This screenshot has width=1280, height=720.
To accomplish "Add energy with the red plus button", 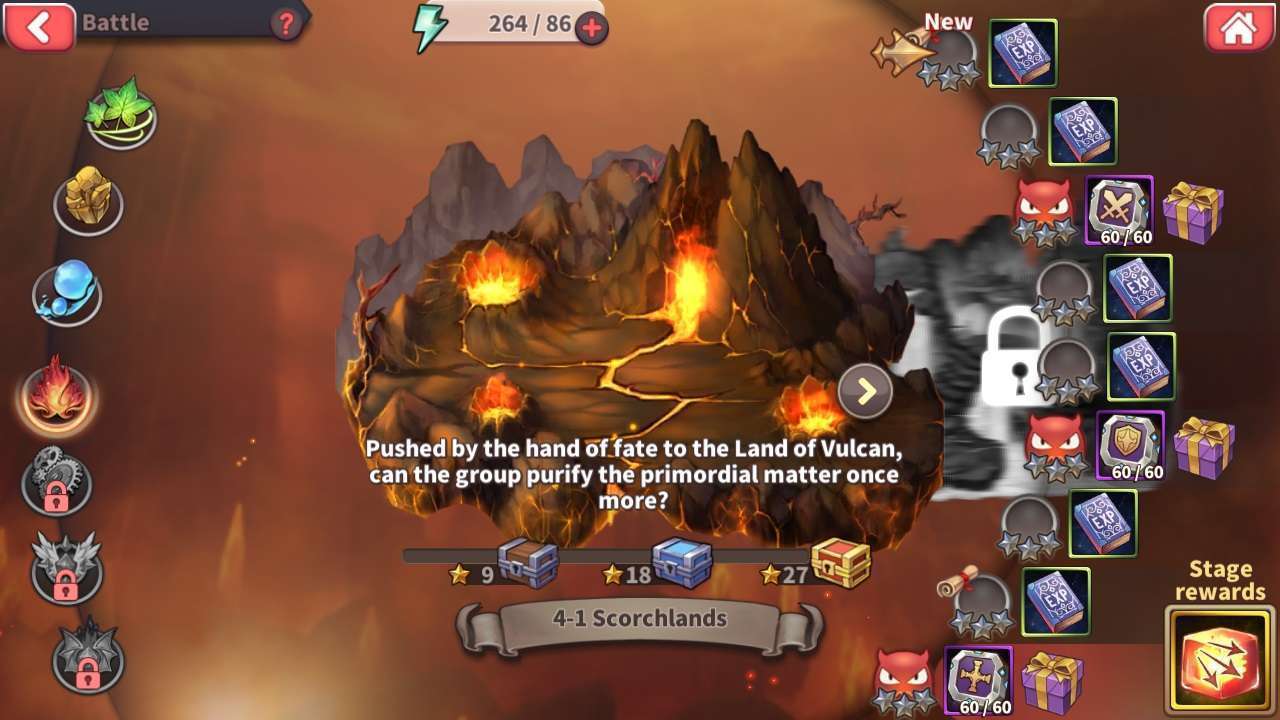I will (591, 28).
